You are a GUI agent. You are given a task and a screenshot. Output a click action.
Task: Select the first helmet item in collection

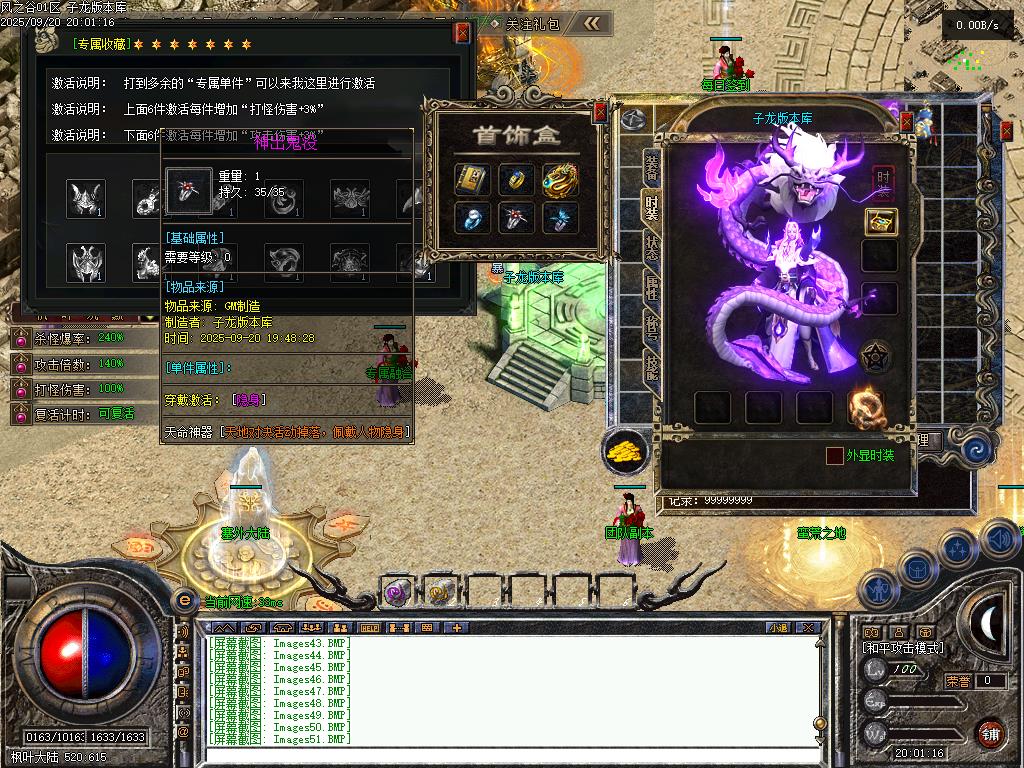[86, 198]
